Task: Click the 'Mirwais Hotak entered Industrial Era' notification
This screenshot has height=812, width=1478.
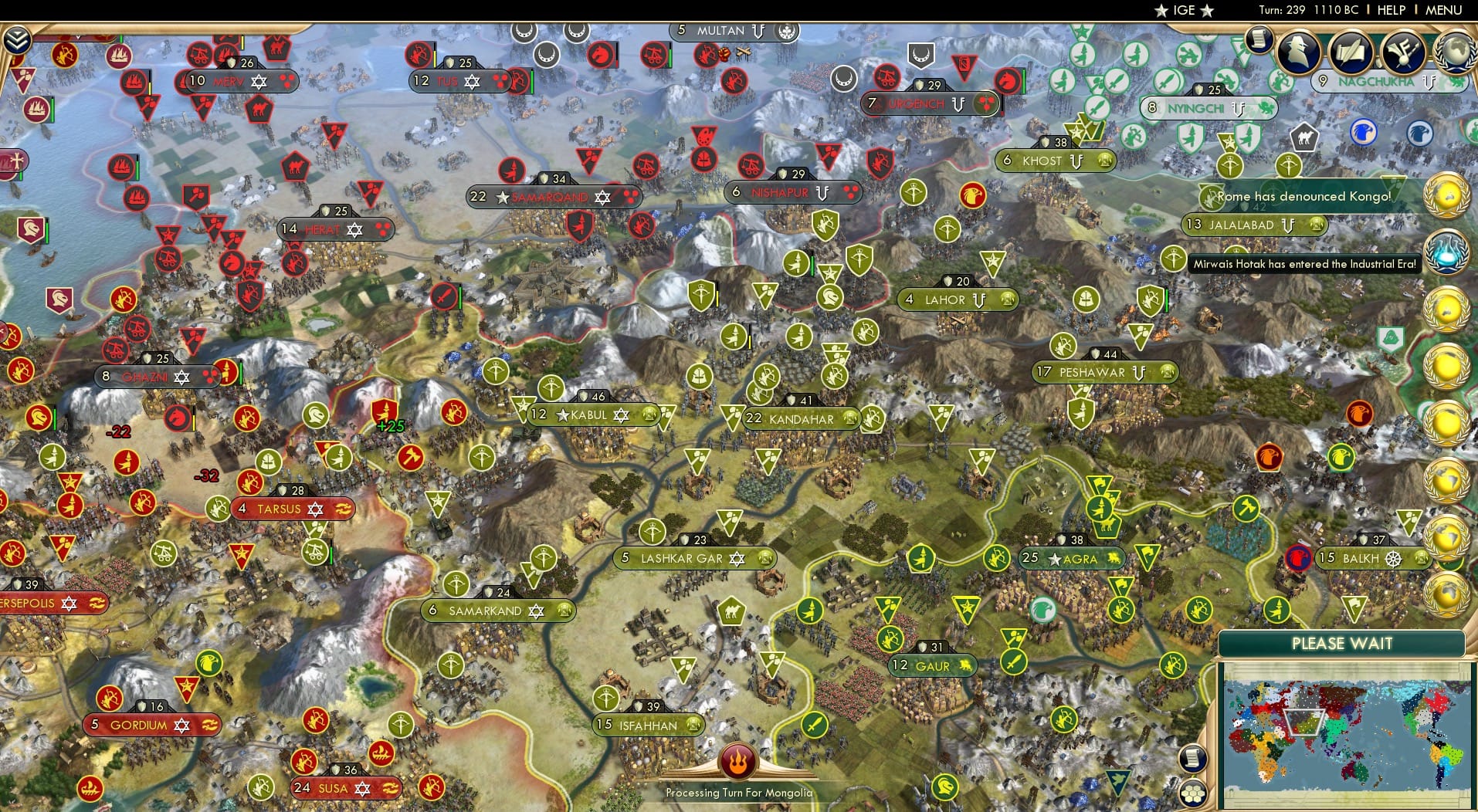Action: 1303,263
